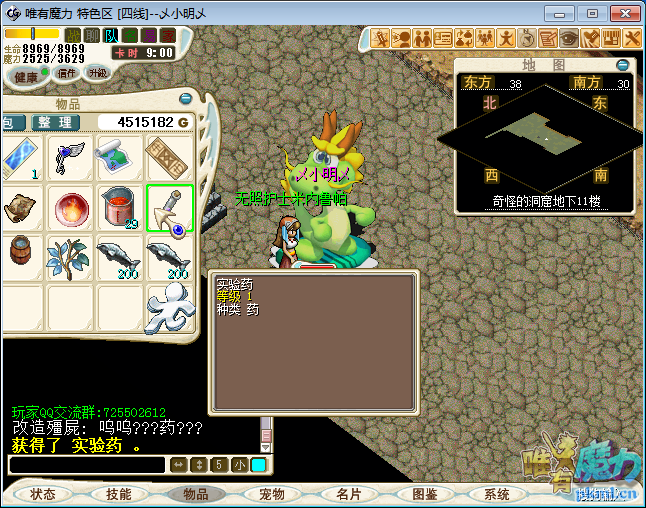Select the blue leafy herb item

pyautogui.click(x=71, y=256)
